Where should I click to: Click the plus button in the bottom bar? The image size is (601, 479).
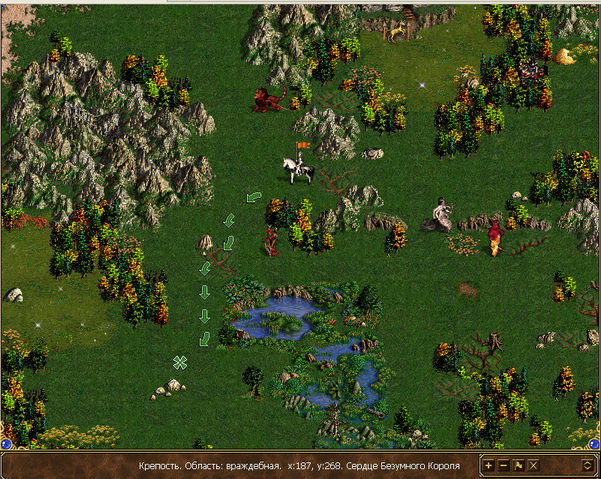(x=488, y=465)
